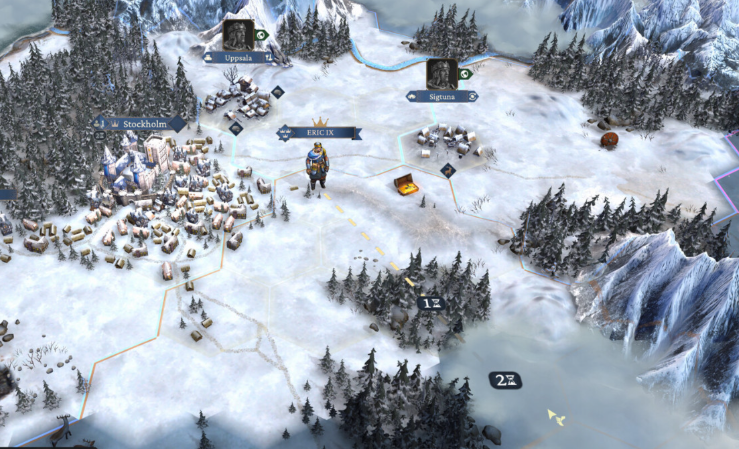The height and width of the screenshot is (449, 739).
Task: Click the green badge beside Sigtuna's portrait
Action: point(465,73)
